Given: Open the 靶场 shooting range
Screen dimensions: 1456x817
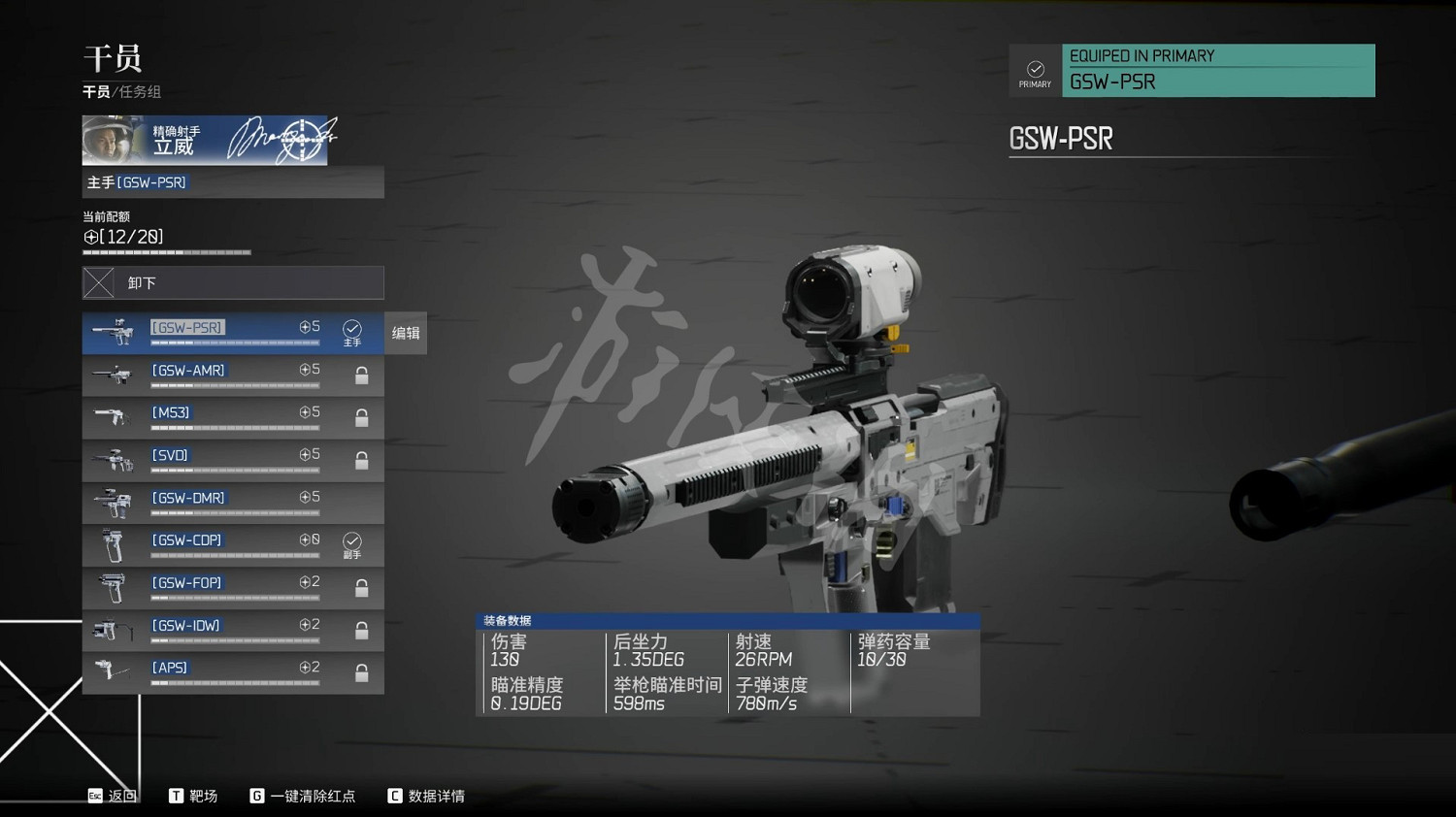Looking at the screenshot, I should pyautogui.click(x=193, y=796).
